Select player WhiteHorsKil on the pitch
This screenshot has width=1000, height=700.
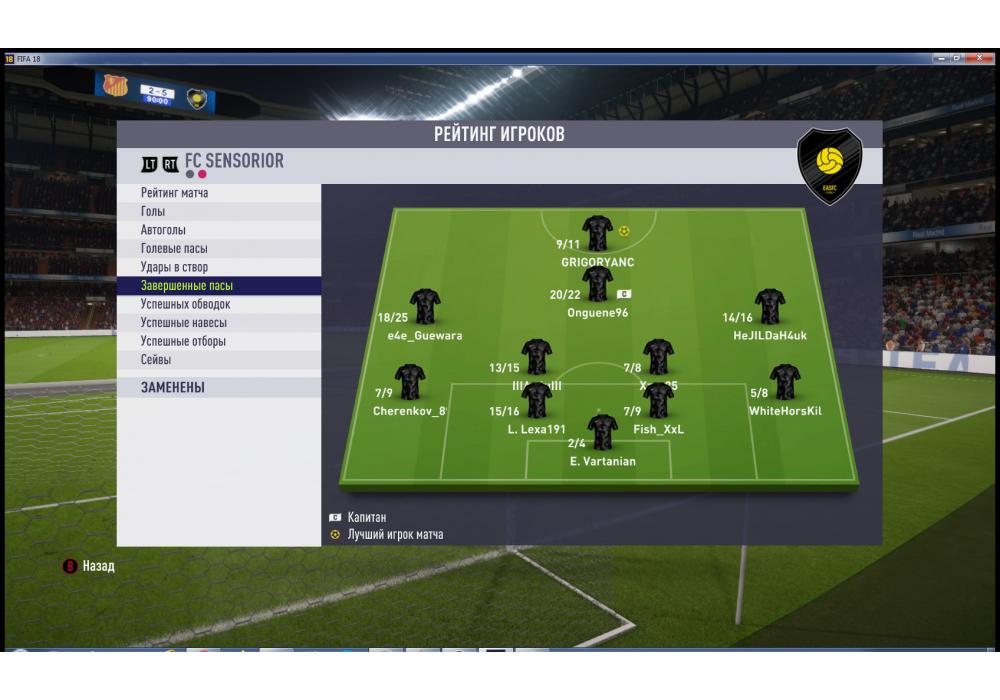[x=785, y=382]
